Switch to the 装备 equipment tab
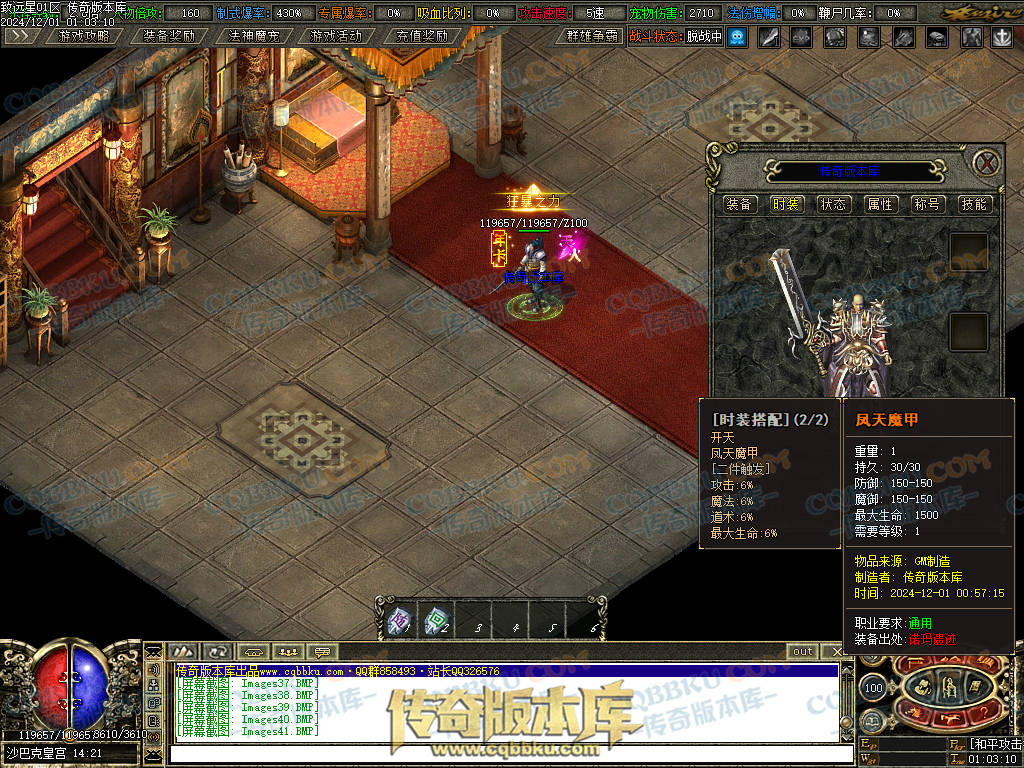Image resolution: width=1024 pixels, height=768 pixels. tap(740, 204)
